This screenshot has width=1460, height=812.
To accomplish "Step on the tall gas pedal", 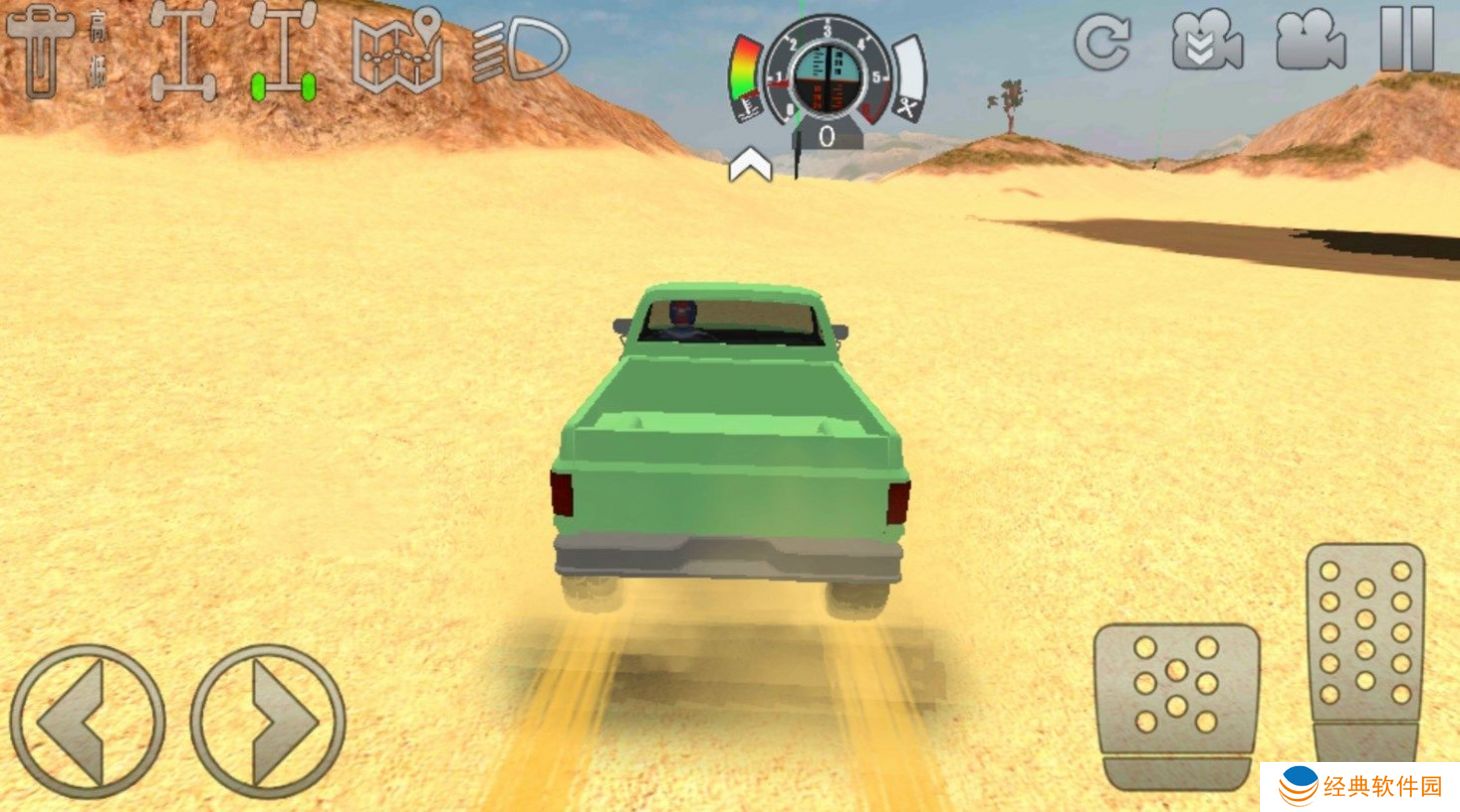I will click(x=1365, y=650).
